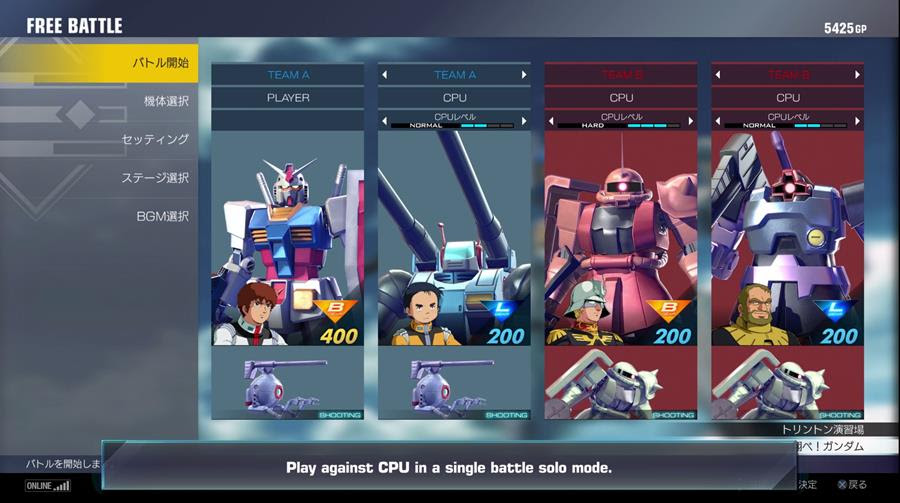The image size is (900, 503).
Task: Increase the Gouf's CPU level with right arrow
Action: tap(857, 121)
